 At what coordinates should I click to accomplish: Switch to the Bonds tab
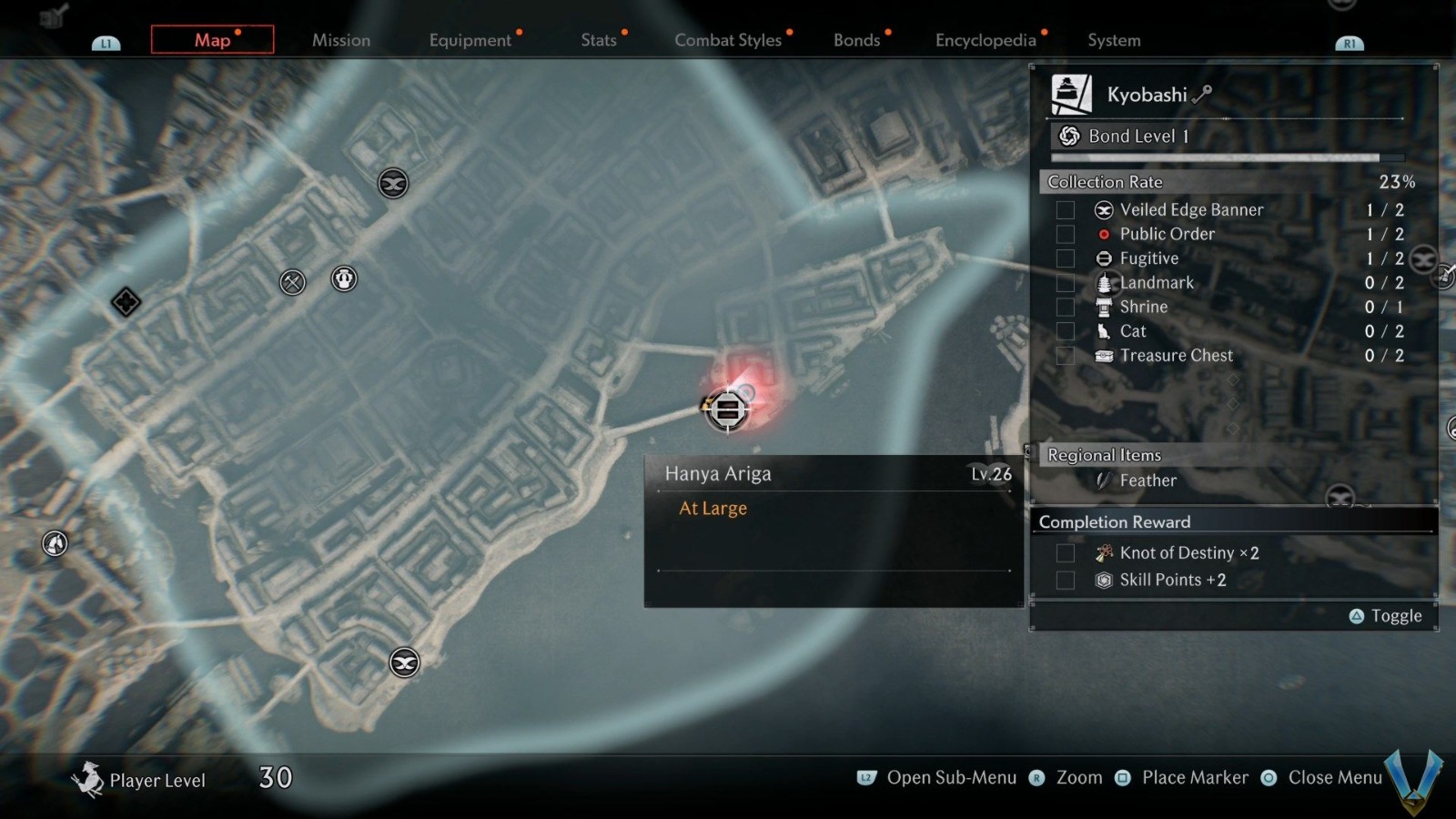click(x=856, y=40)
